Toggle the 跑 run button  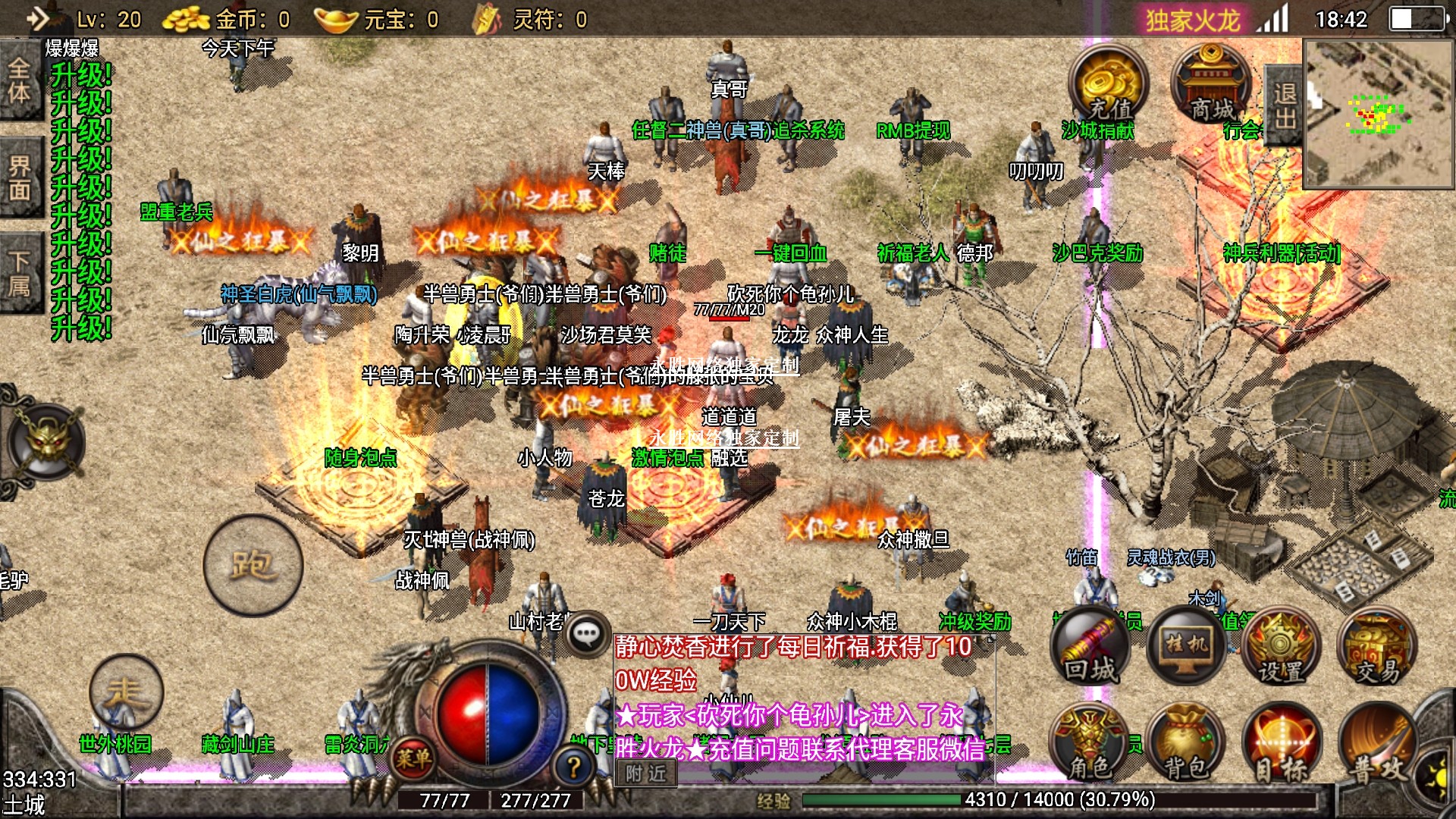(x=253, y=565)
